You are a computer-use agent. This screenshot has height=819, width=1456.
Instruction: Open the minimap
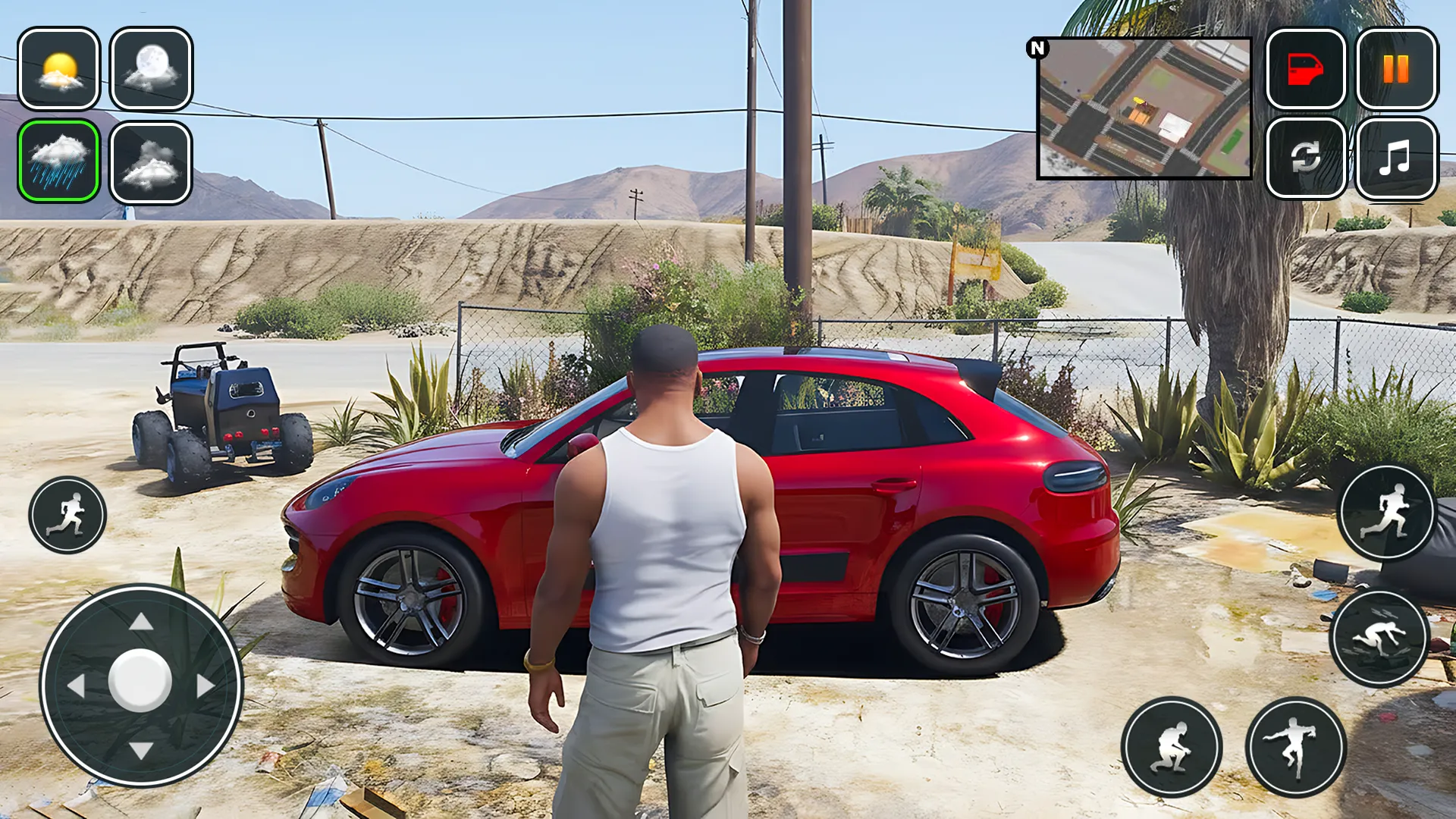[1144, 108]
